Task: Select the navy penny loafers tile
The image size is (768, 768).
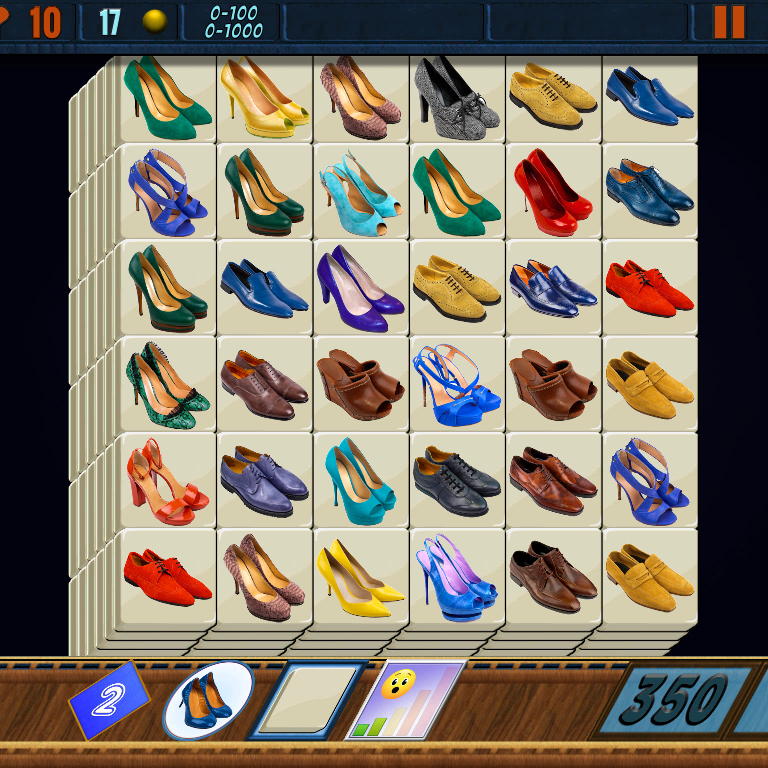Action: tap(552, 287)
